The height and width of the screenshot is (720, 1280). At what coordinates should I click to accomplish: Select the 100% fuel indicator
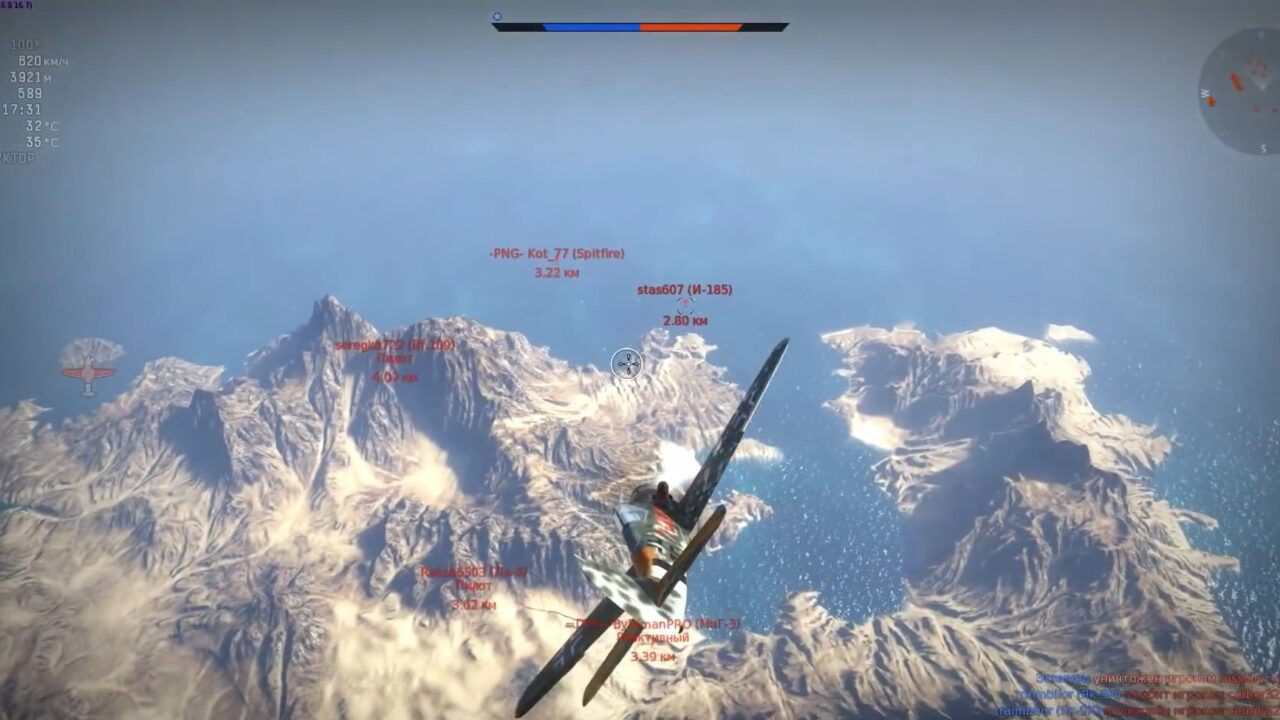[x=27, y=44]
